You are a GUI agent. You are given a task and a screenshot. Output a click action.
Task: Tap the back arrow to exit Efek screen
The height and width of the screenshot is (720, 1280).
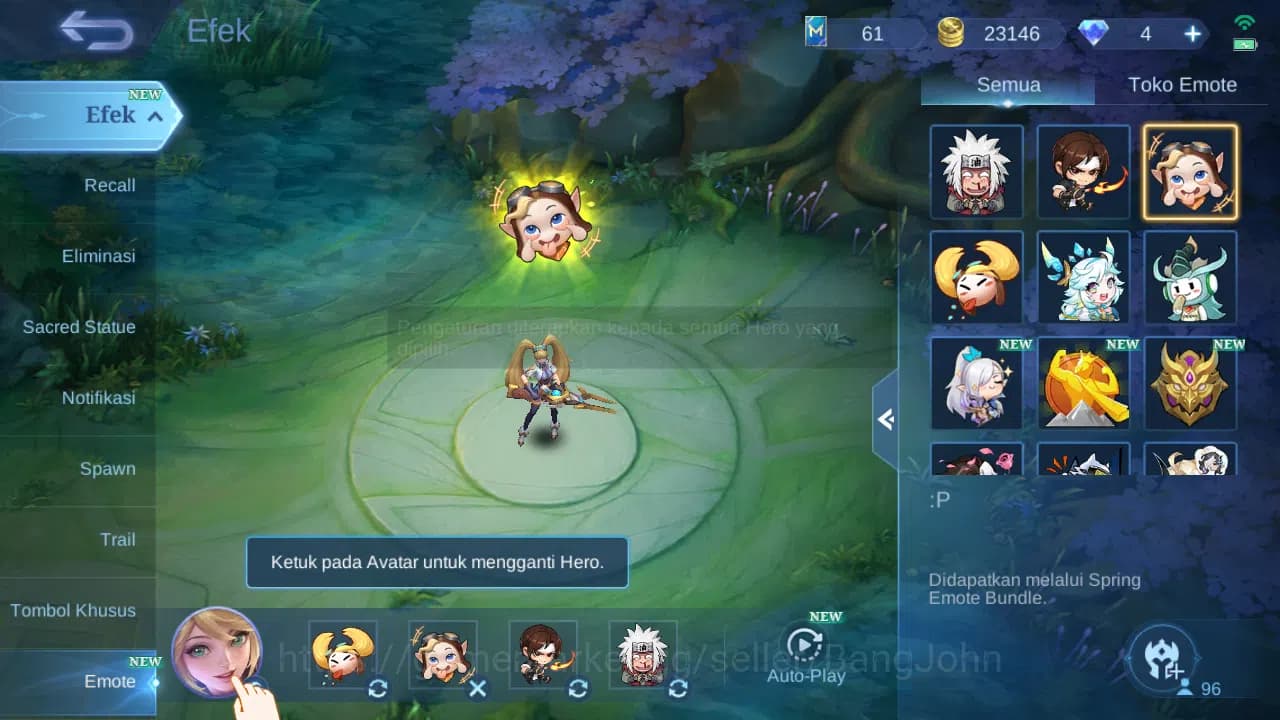tap(95, 31)
